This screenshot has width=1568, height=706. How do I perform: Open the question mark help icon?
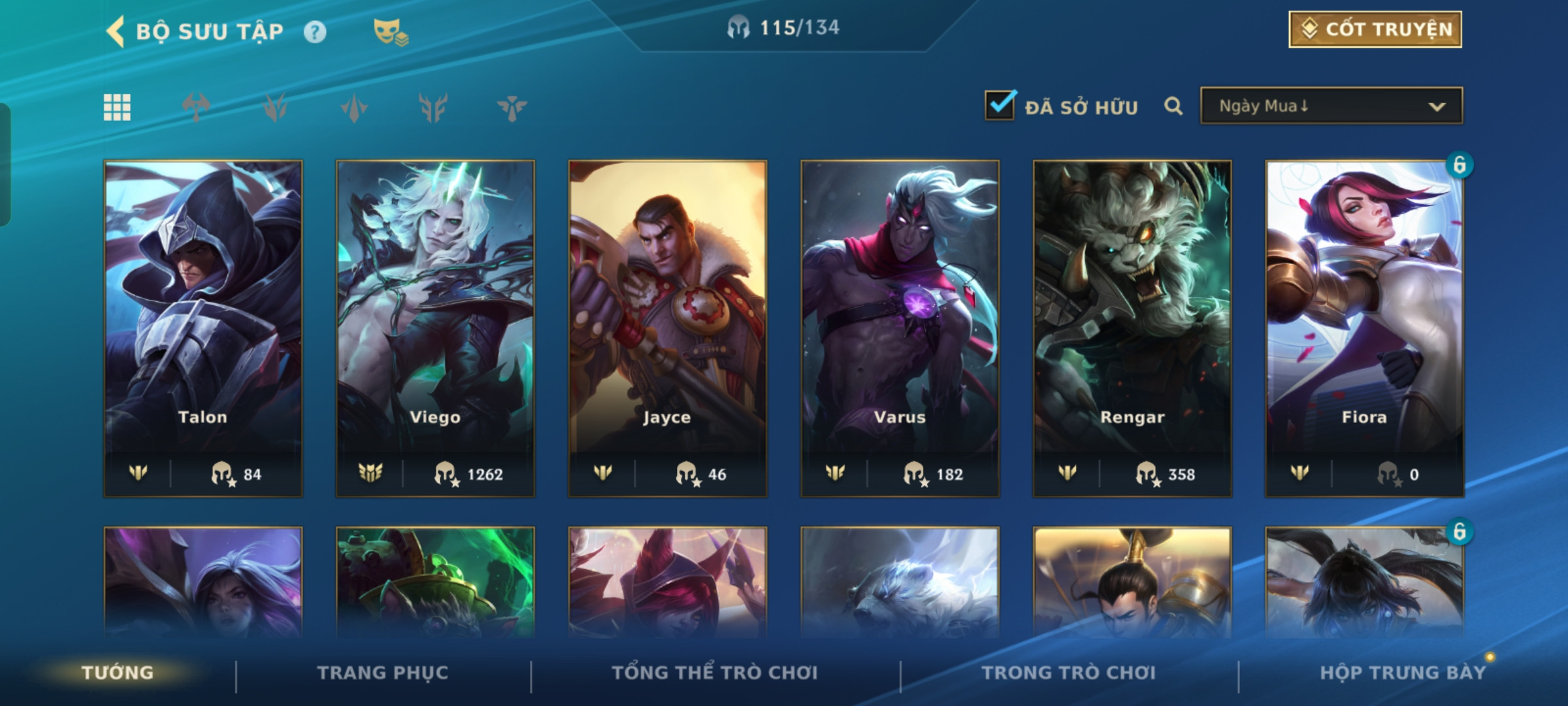coord(315,32)
